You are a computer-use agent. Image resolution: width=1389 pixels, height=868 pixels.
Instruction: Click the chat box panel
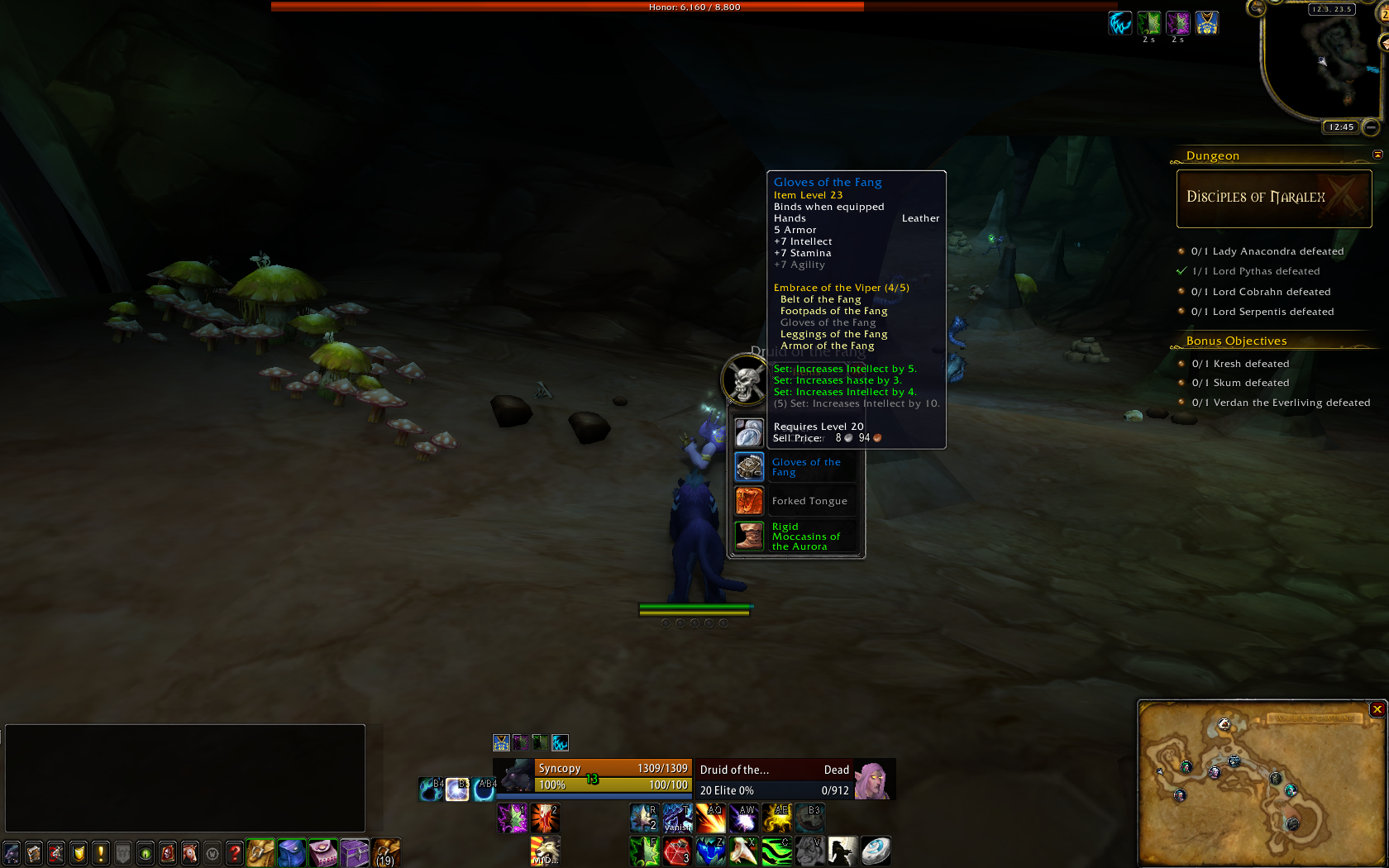tap(185, 778)
